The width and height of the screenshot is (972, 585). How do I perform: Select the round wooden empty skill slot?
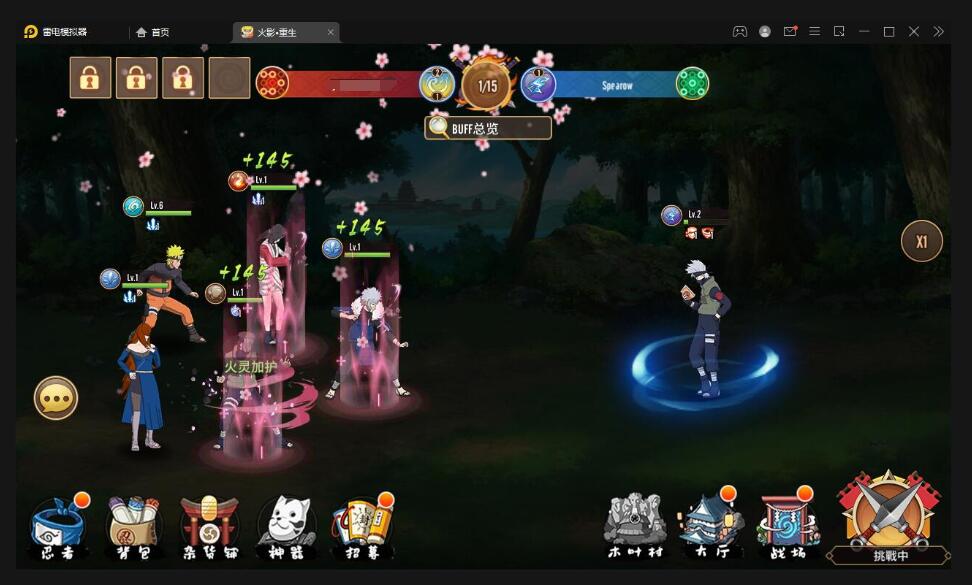[229, 77]
